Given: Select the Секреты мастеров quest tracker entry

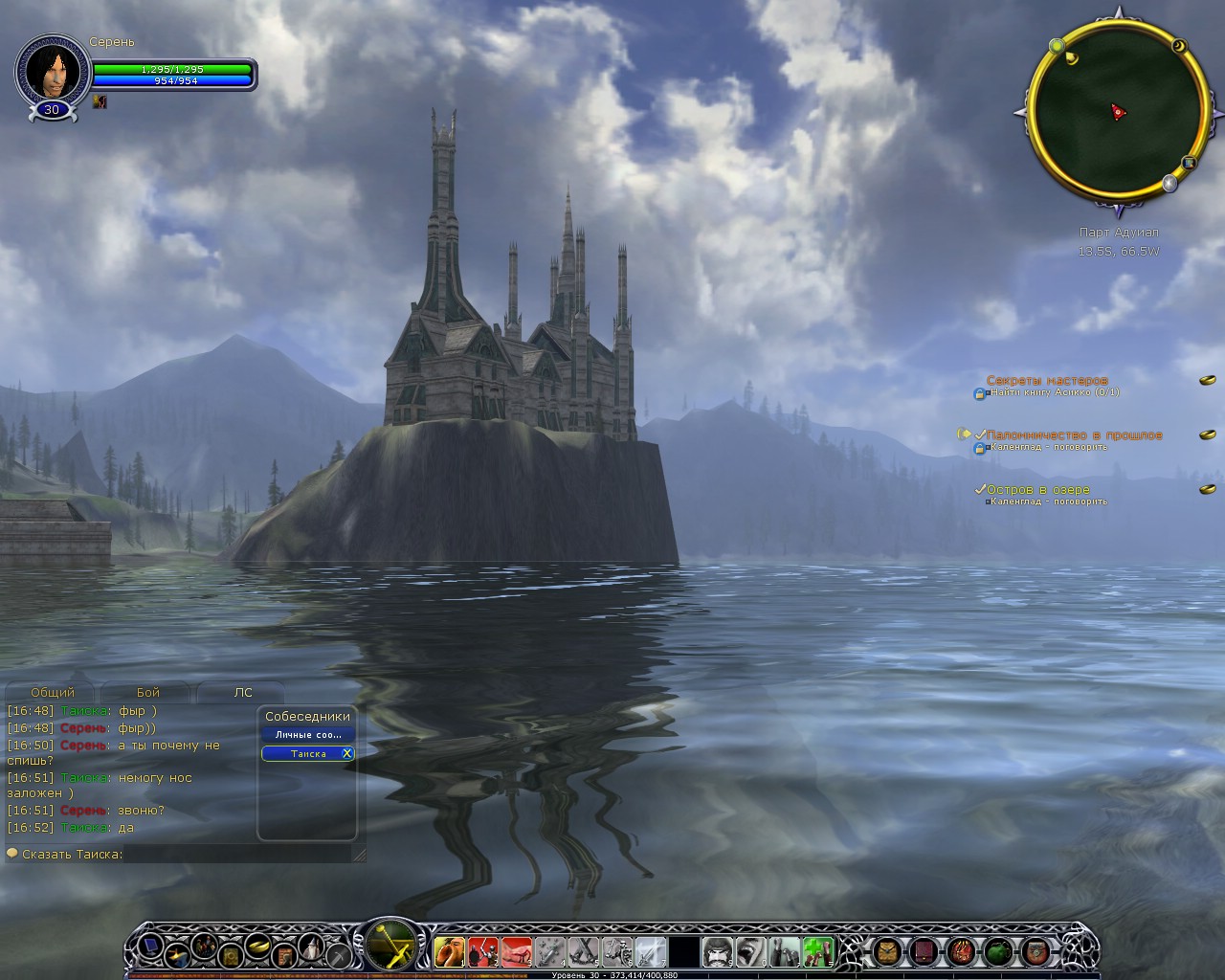Looking at the screenshot, I should (x=1047, y=380).
